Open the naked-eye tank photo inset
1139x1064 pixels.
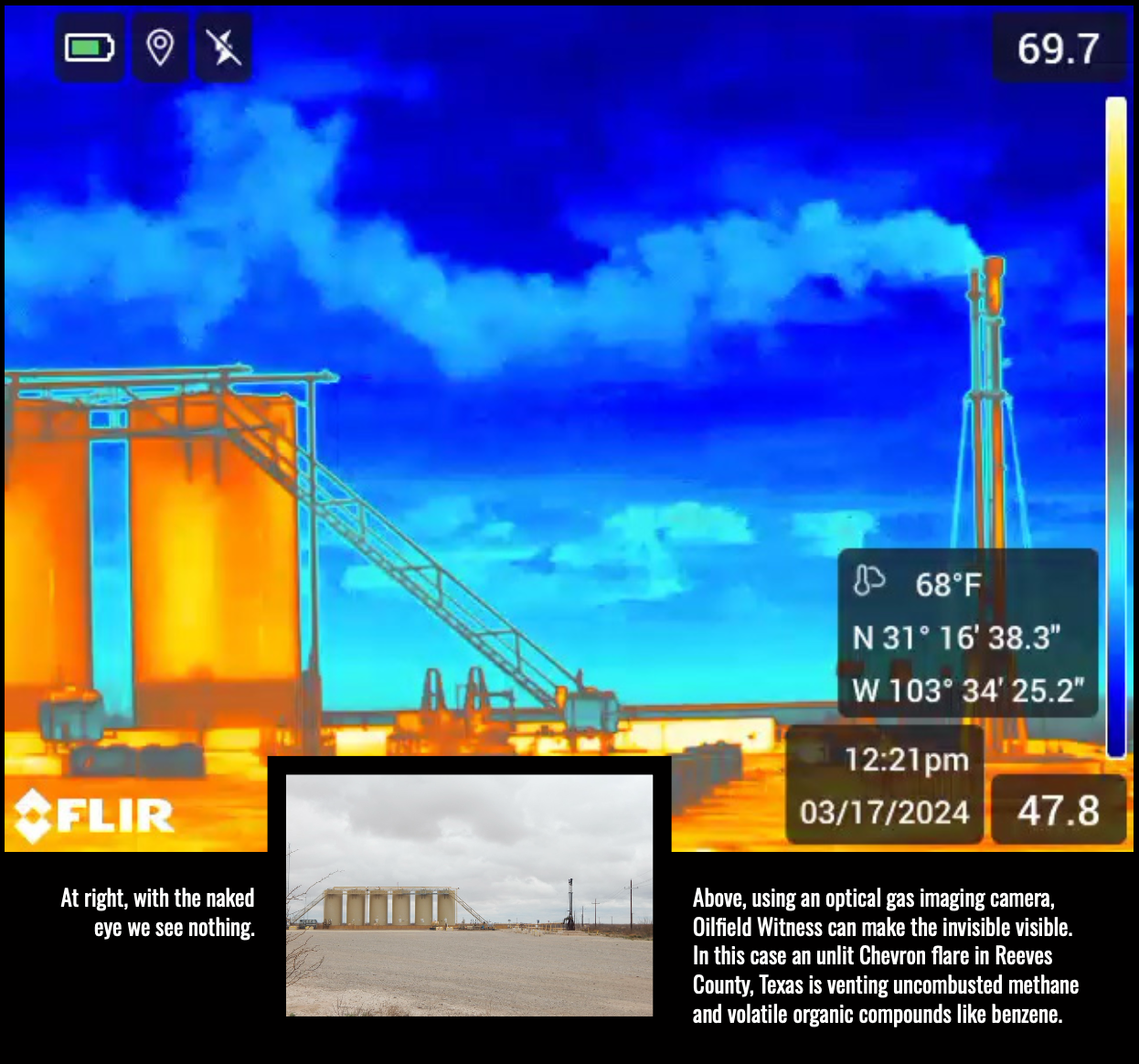point(469,895)
